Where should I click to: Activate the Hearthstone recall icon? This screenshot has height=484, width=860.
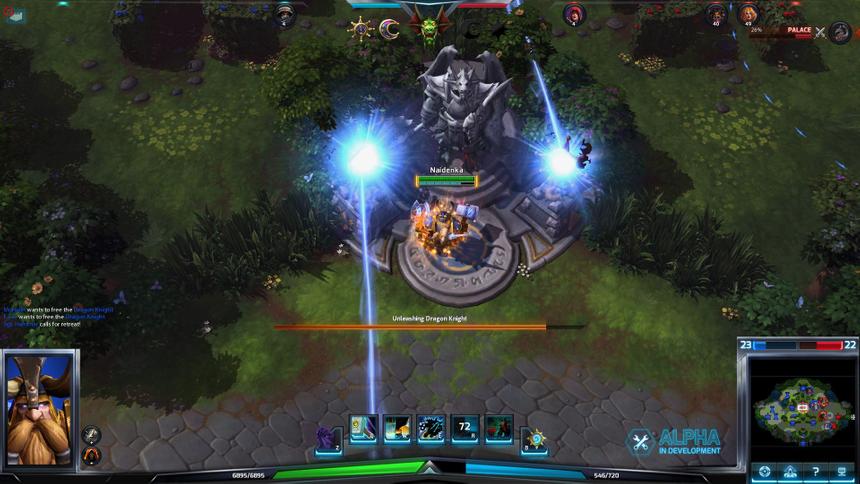tap(535, 436)
